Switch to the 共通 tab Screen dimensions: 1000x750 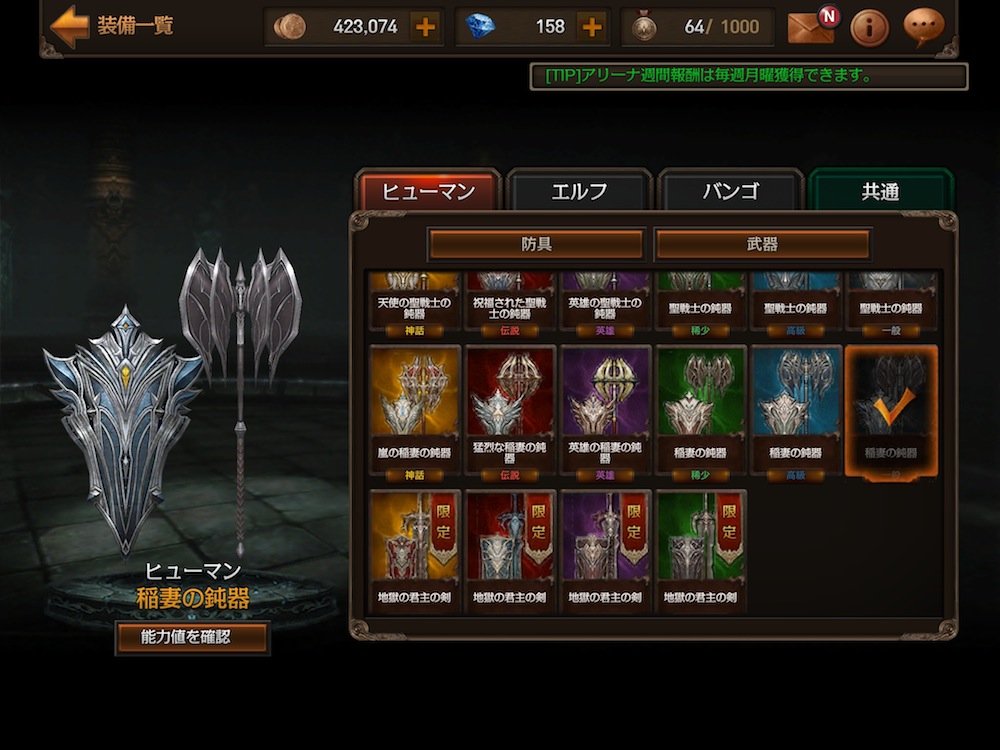click(x=880, y=191)
